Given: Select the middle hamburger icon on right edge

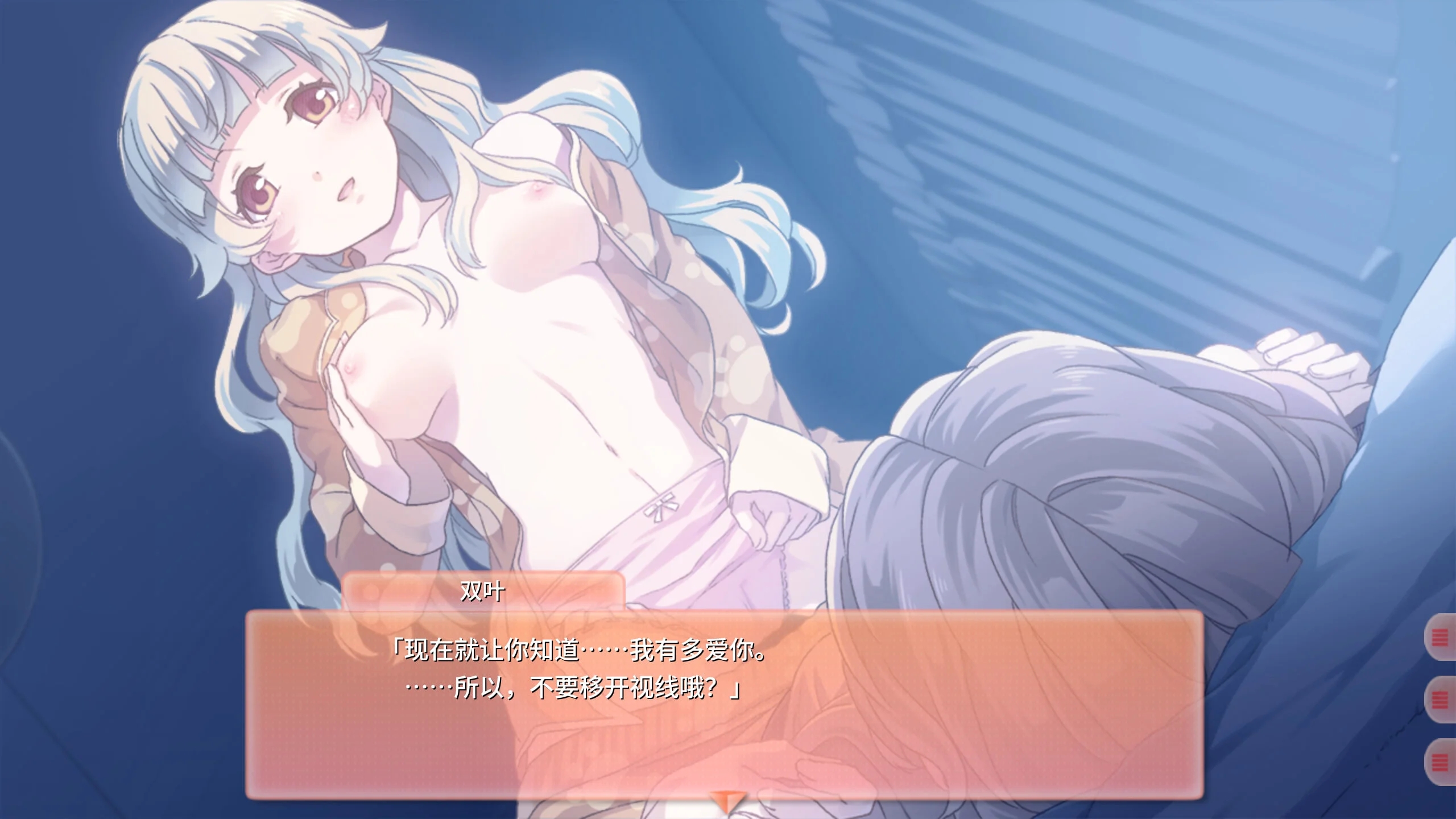Looking at the screenshot, I should click(x=1440, y=699).
